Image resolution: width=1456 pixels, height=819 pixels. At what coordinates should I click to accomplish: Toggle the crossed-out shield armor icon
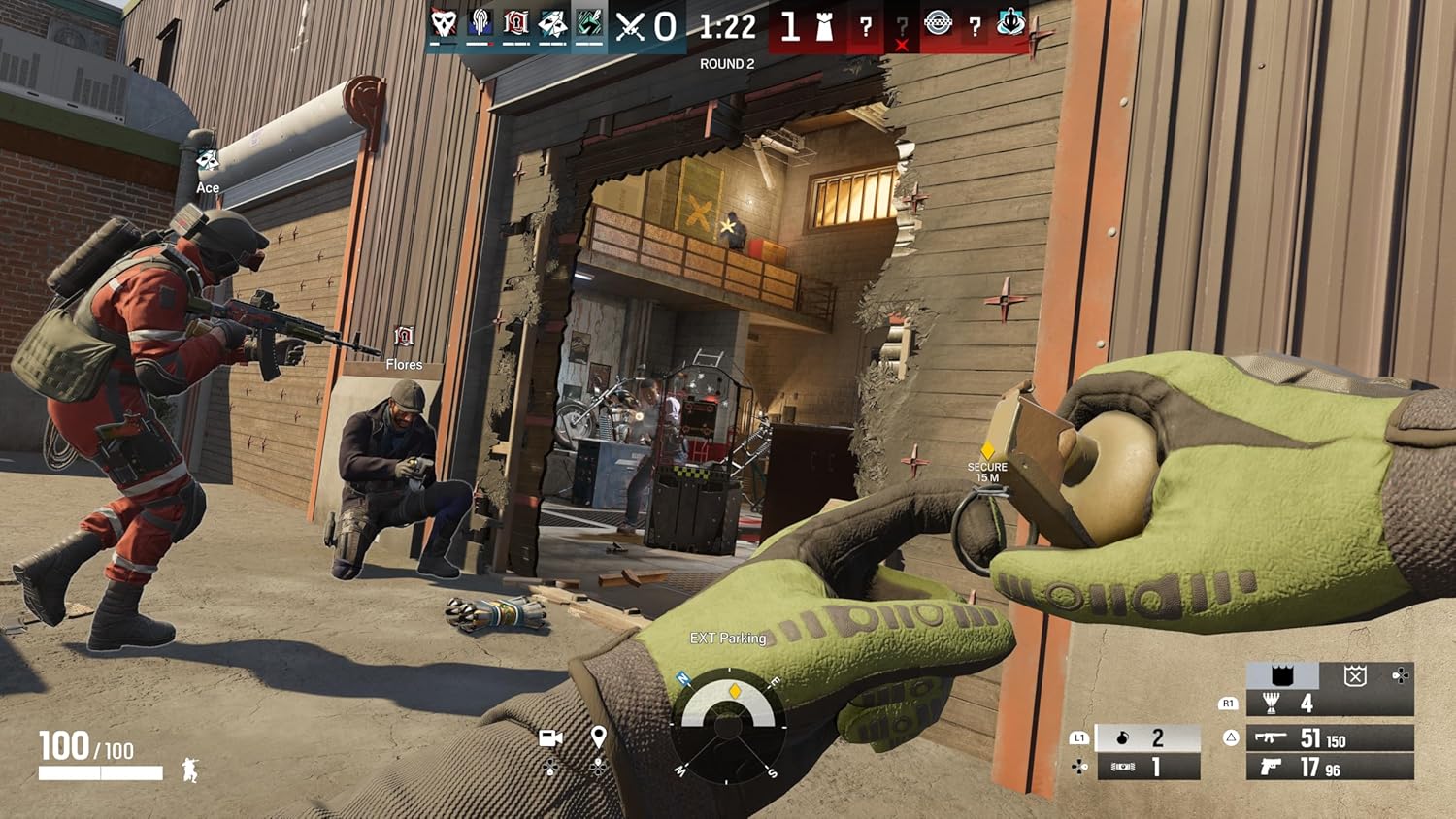pos(1353,676)
